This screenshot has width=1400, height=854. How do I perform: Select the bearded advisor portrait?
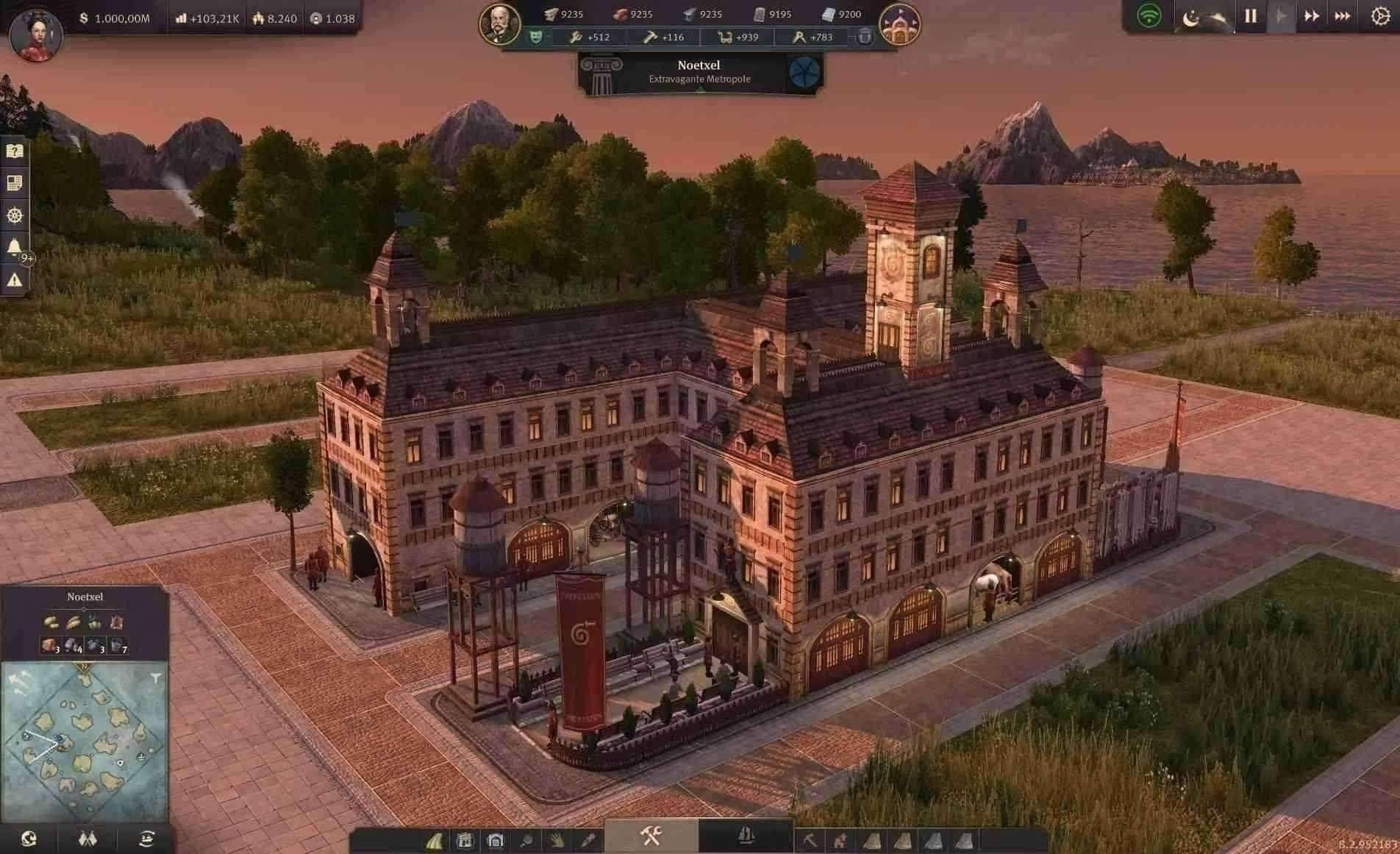(500, 24)
